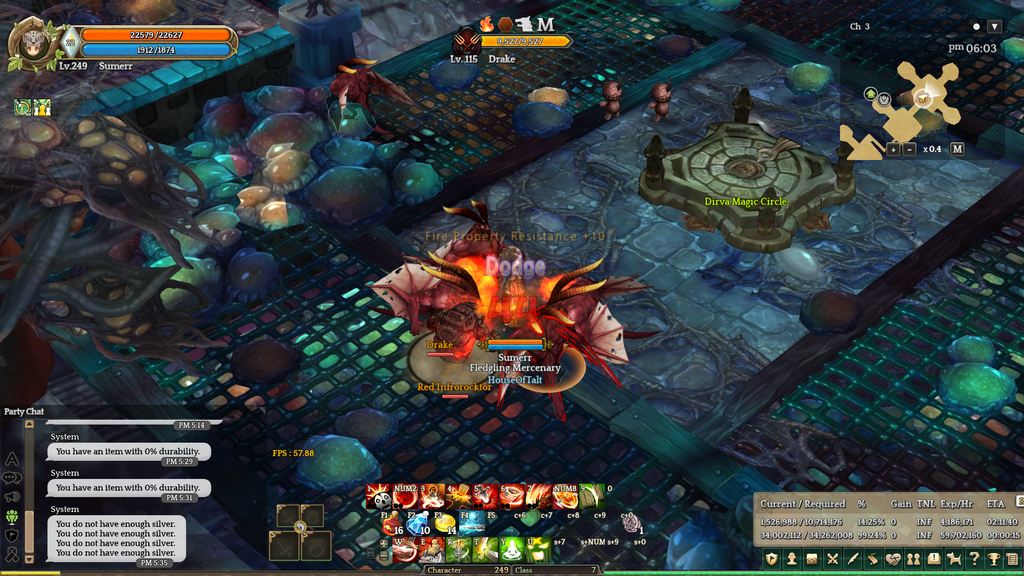This screenshot has height=576, width=1024.
Task: Select the gold coin item slot
Action: point(445,523)
